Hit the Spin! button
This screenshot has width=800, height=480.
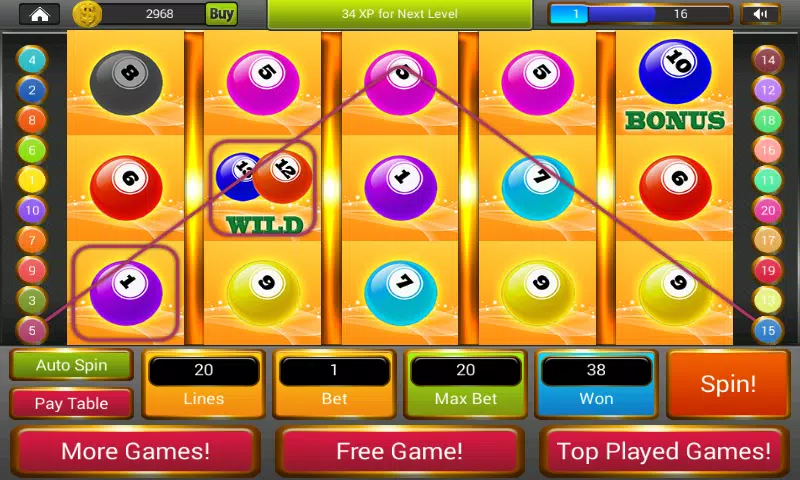(x=728, y=384)
